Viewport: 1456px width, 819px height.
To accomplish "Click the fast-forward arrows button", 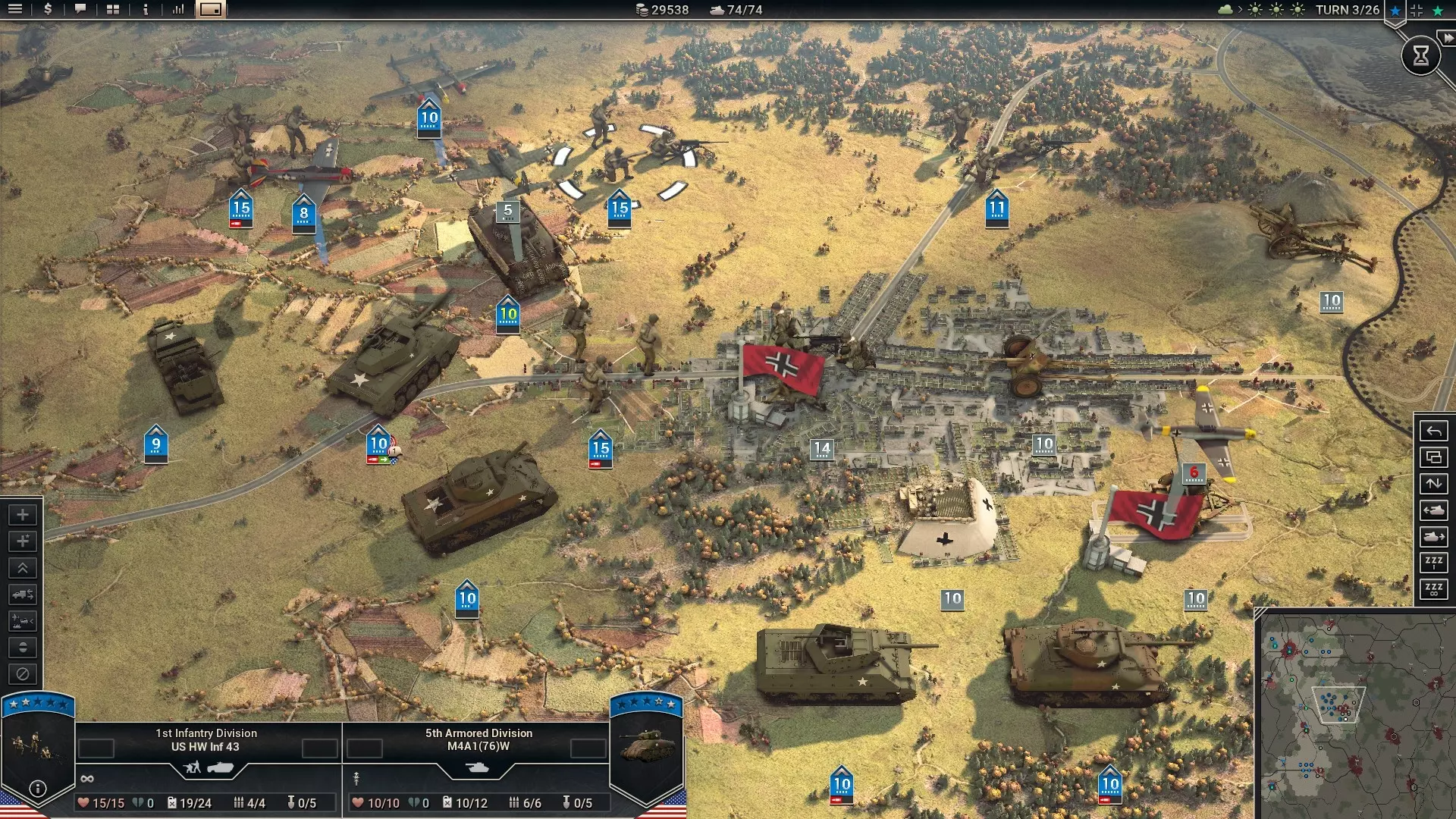I will (x=1447, y=38).
